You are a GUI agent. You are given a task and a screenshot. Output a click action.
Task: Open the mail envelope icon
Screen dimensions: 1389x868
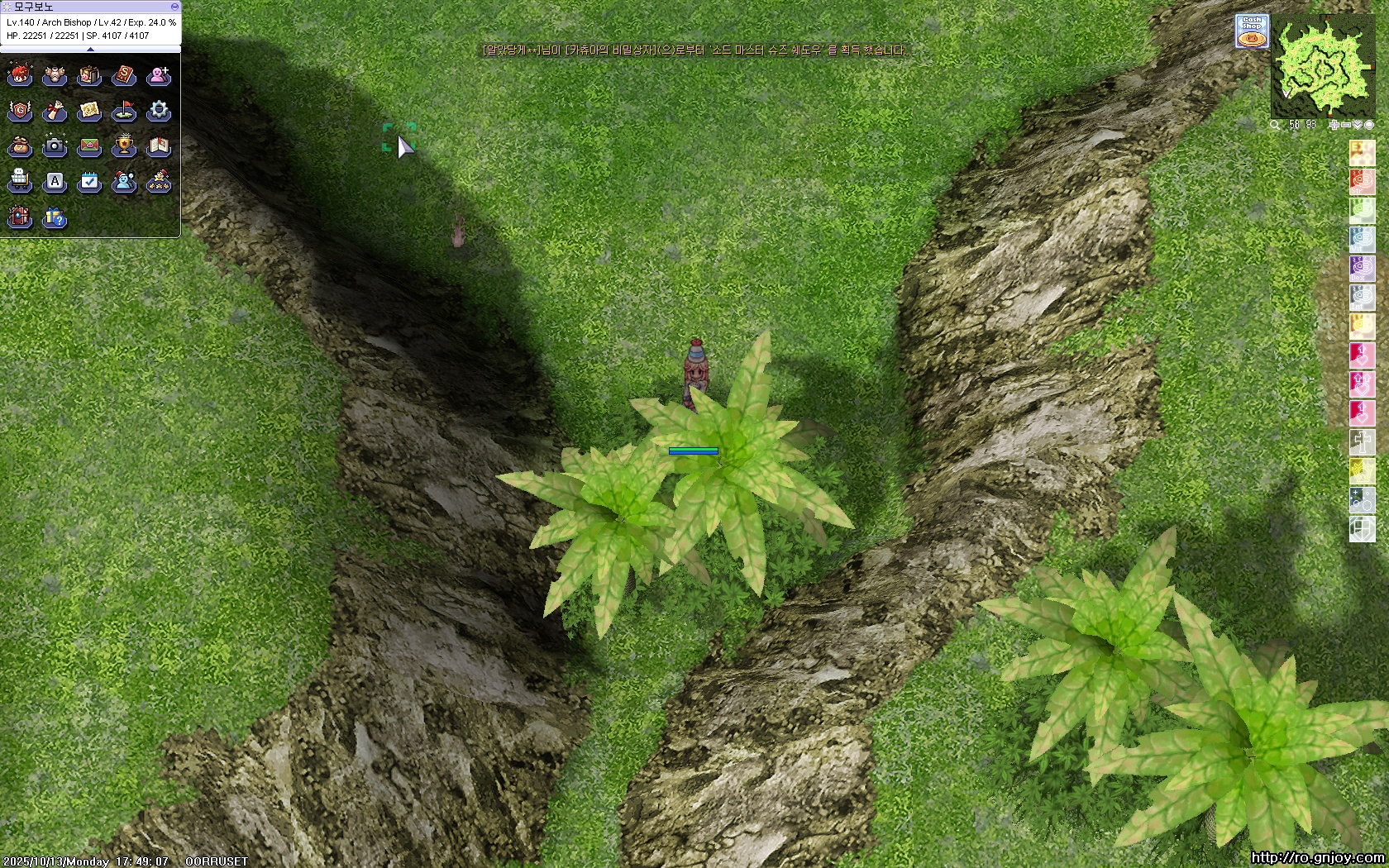[x=89, y=146]
